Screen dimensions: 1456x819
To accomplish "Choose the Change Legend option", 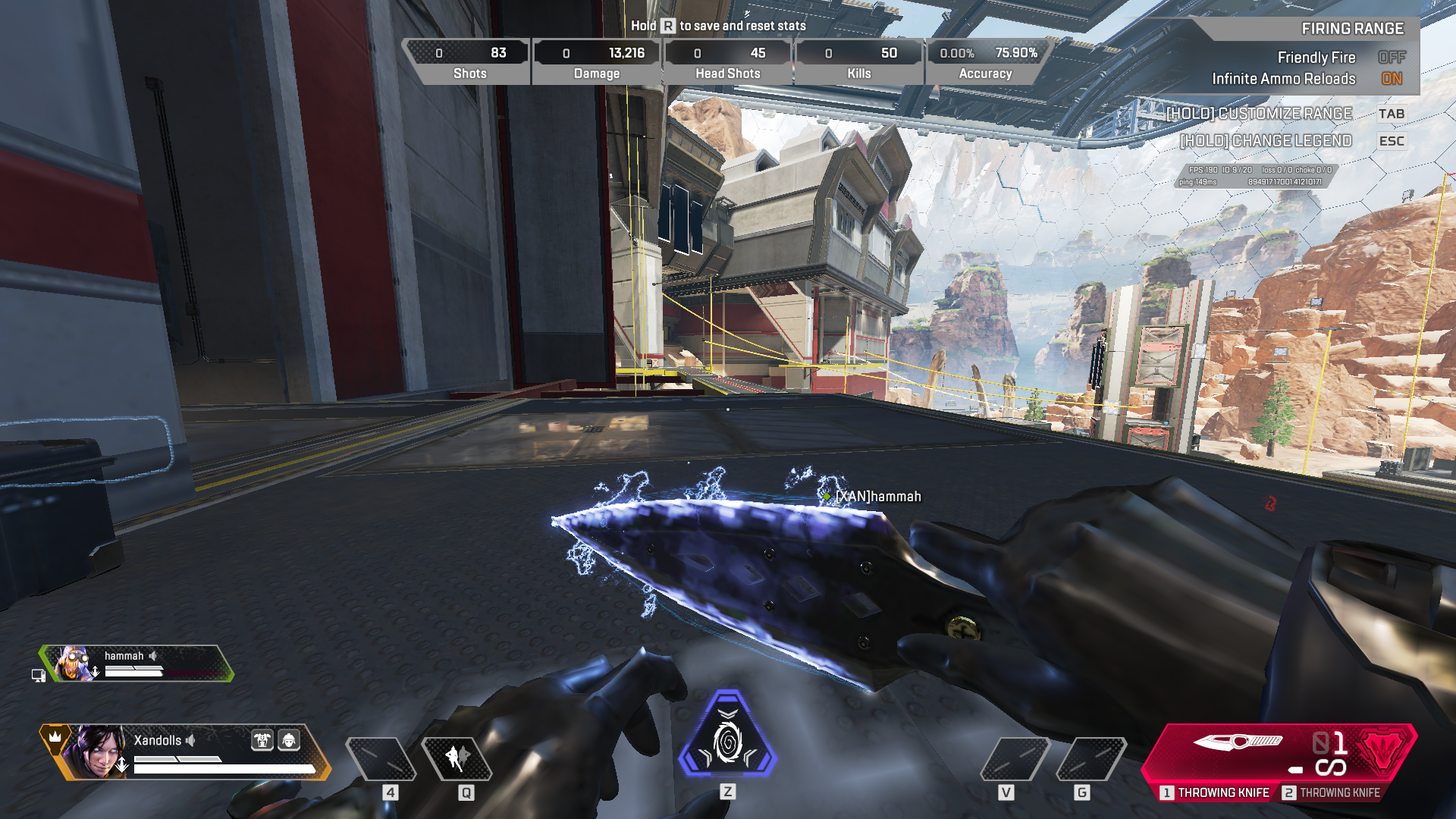I will [1266, 141].
